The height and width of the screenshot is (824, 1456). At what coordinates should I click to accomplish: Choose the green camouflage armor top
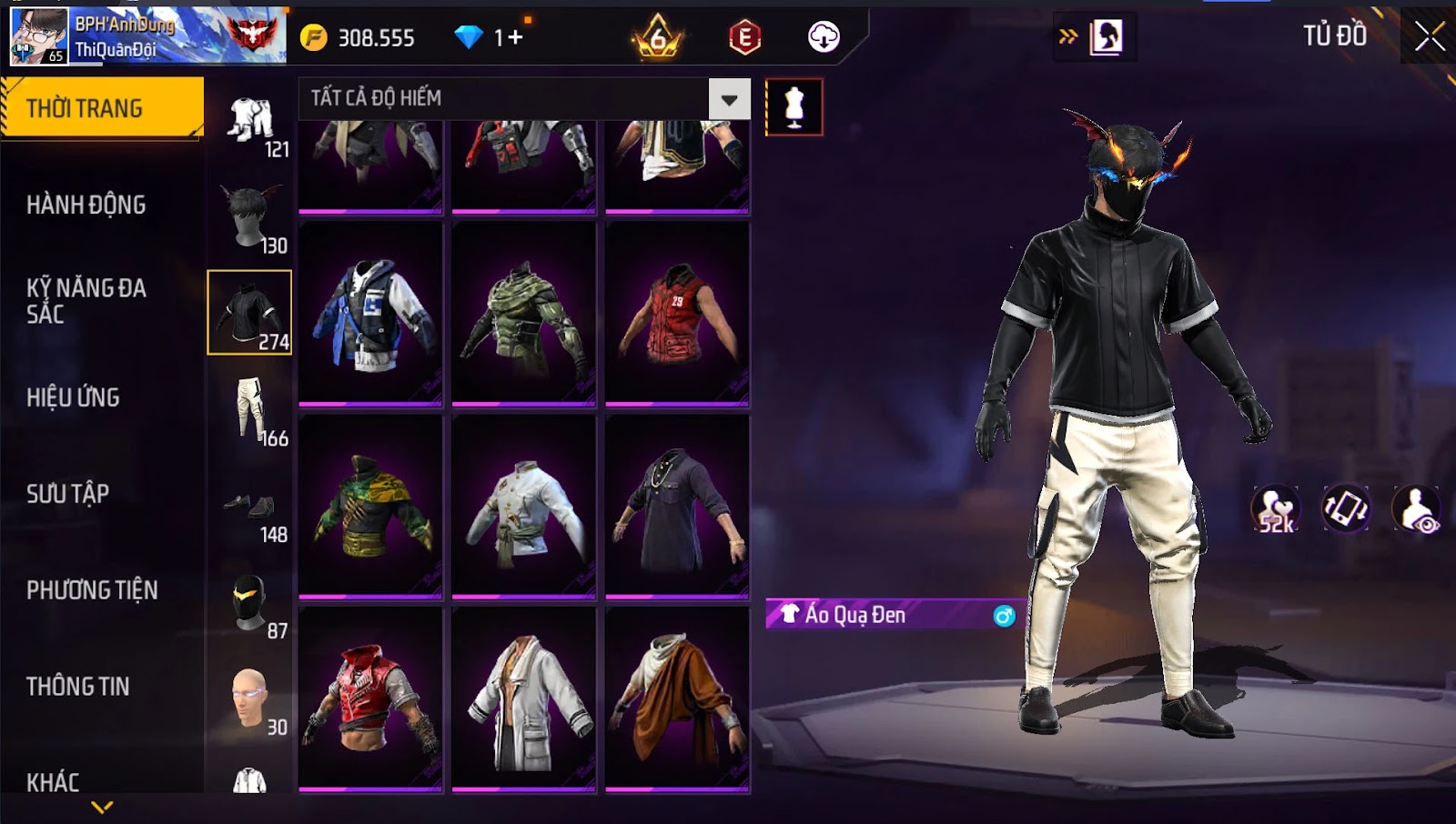pyautogui.click(x=524, y=314)
